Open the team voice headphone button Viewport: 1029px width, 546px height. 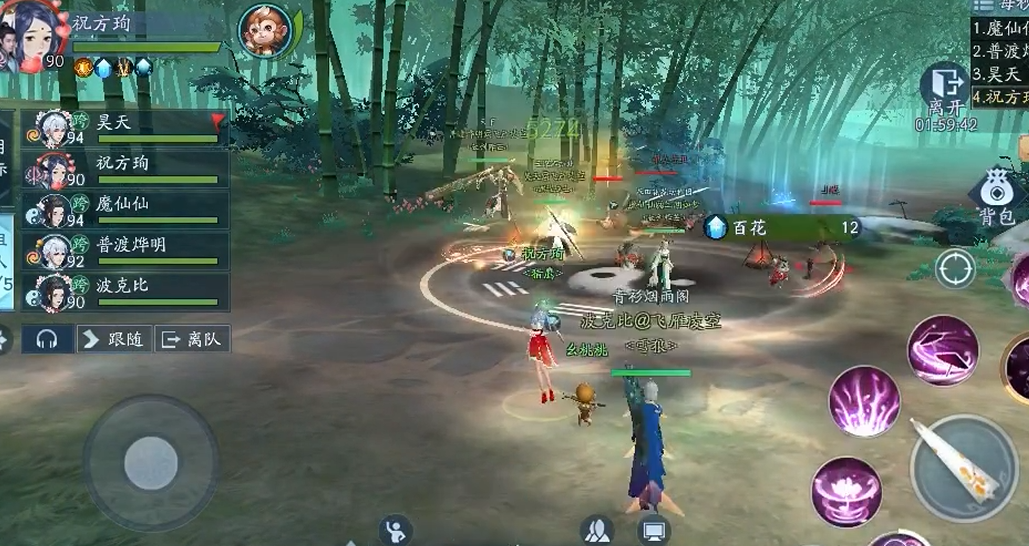46,339
